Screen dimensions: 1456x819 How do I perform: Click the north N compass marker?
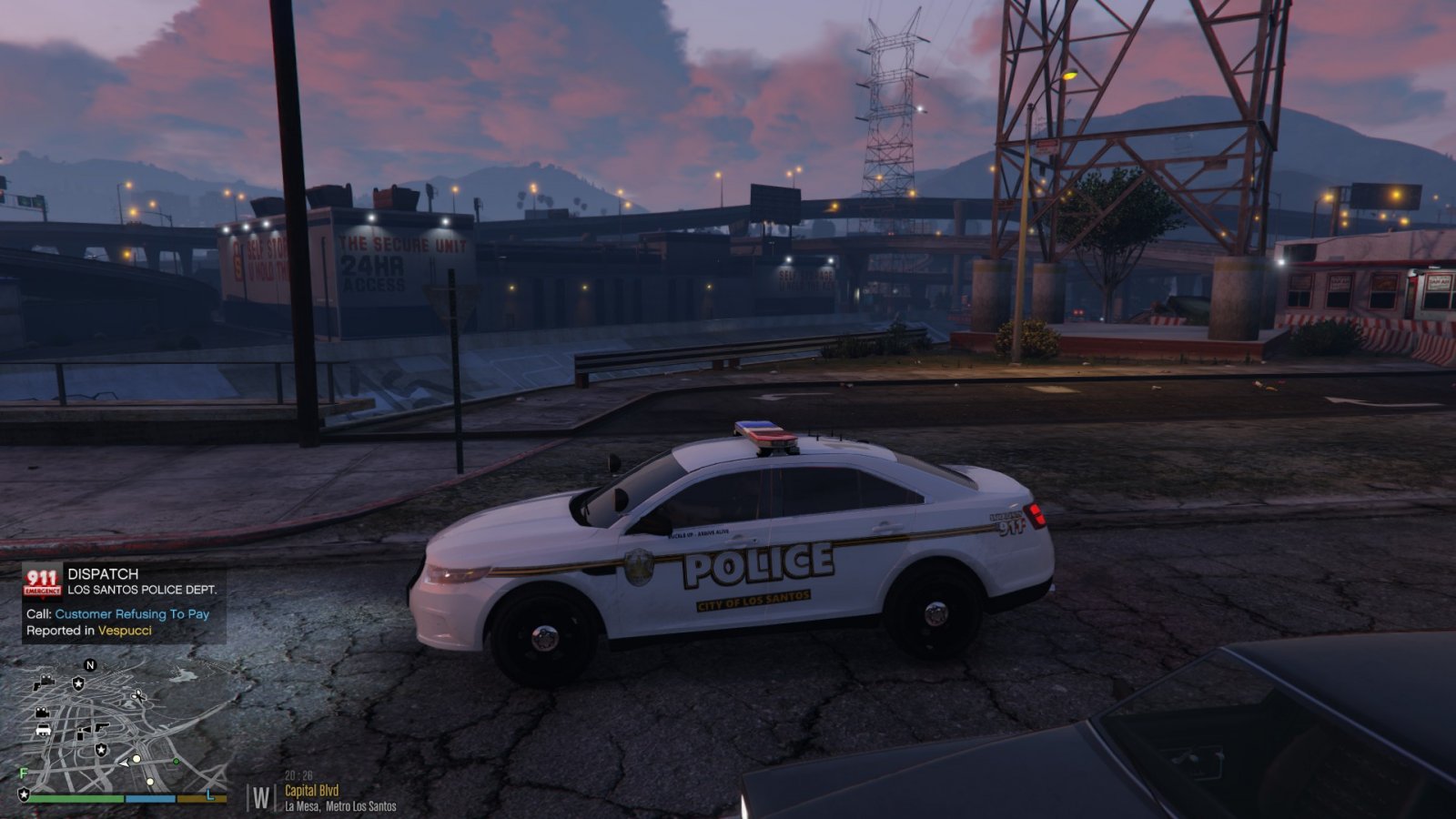point(89,666)
